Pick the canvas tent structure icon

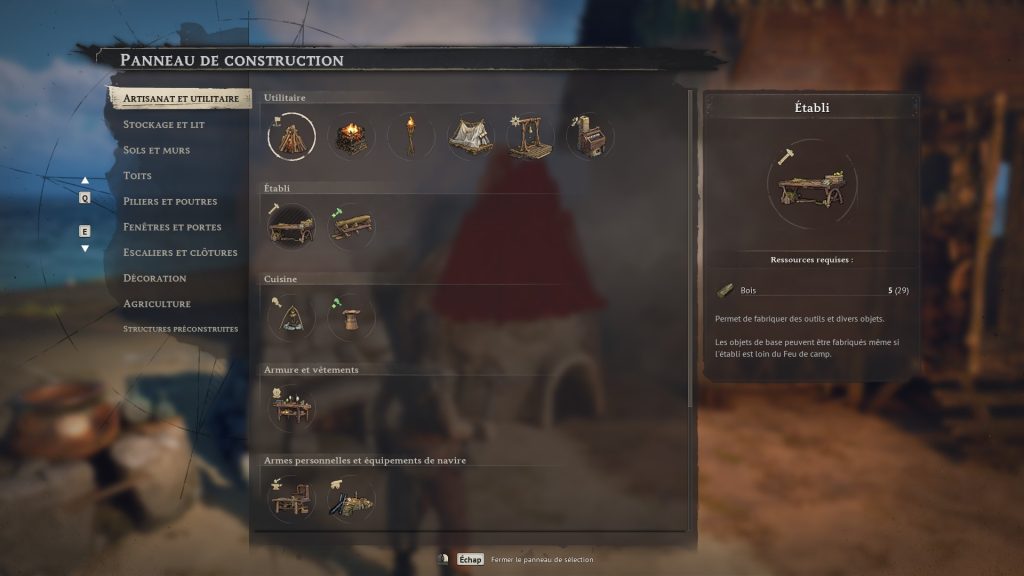point(470,136)
